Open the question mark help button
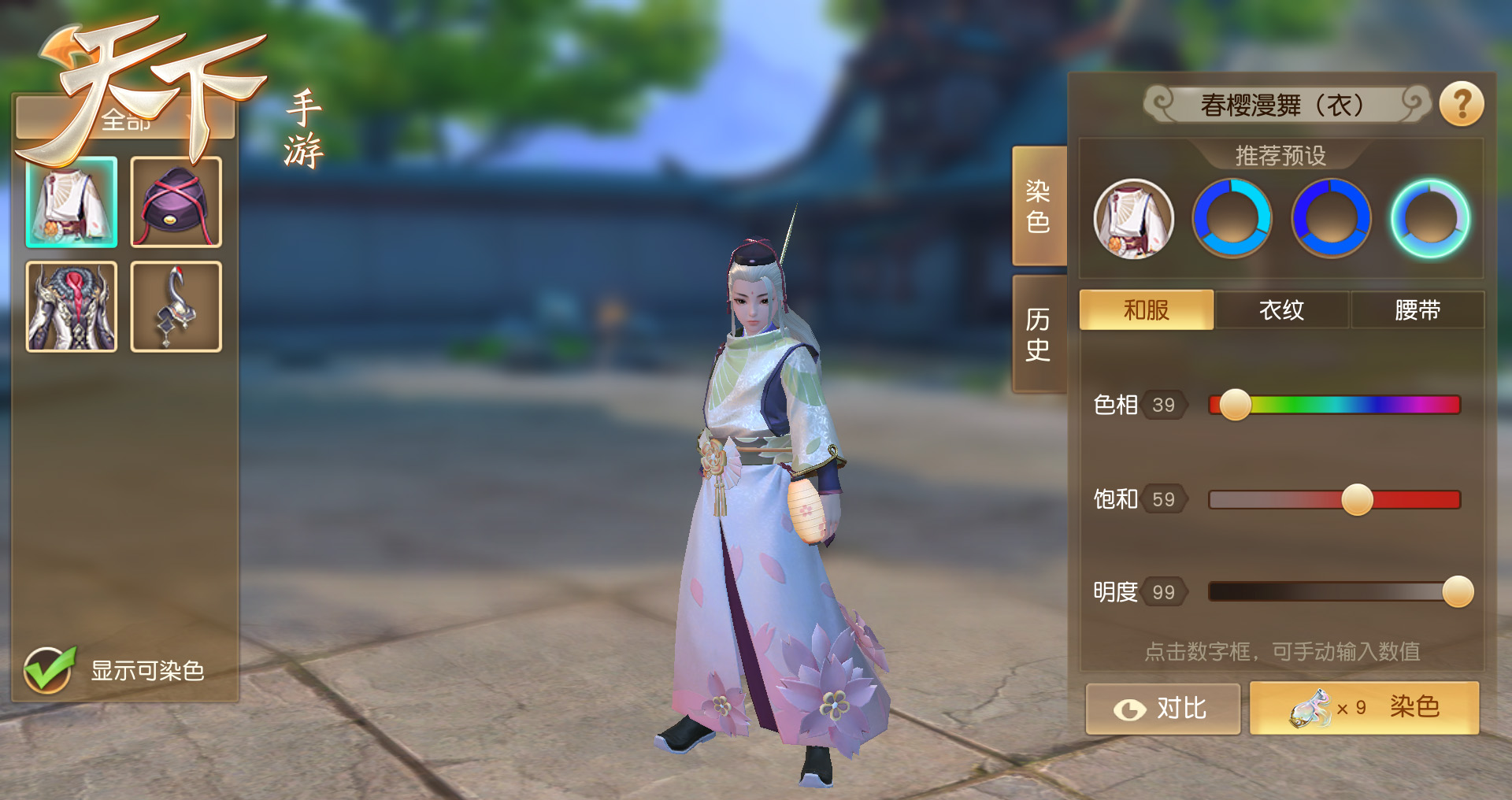Image resolution: width=1512 pixels, height=800 pixels. [1462, 104]
